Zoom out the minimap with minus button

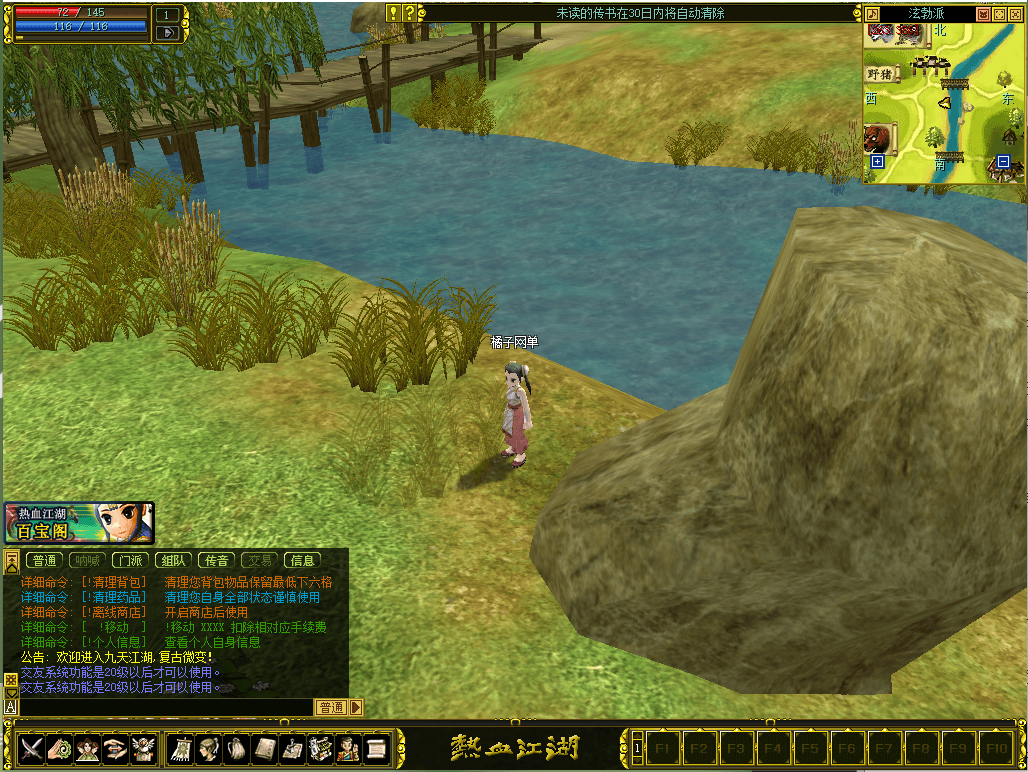click(x=1003, y=162)
